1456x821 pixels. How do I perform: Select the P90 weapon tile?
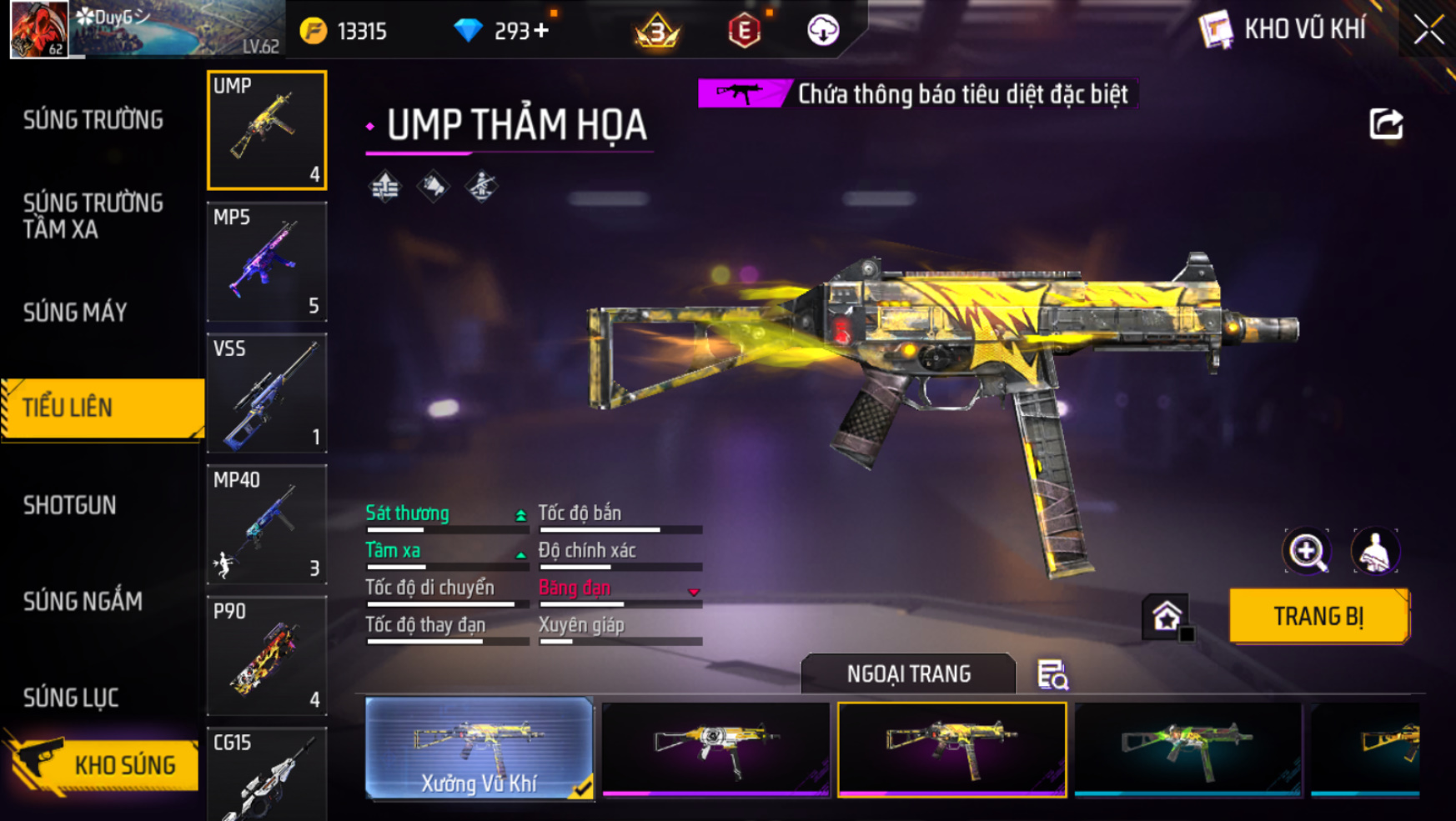(267, 656)
